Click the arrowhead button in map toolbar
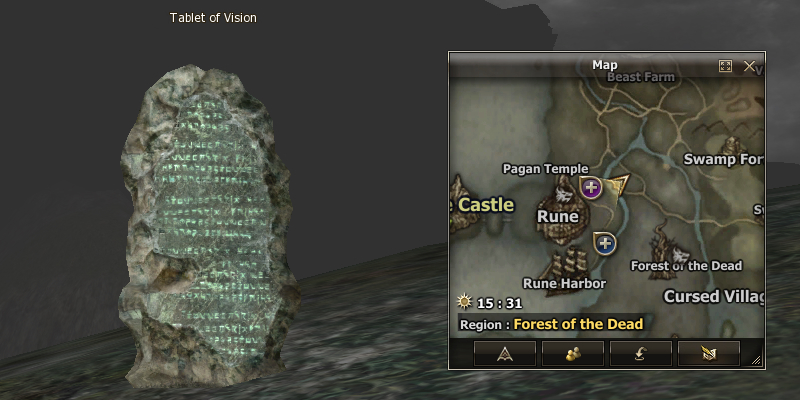The image size is (800, 400). [x=504, y=353]
